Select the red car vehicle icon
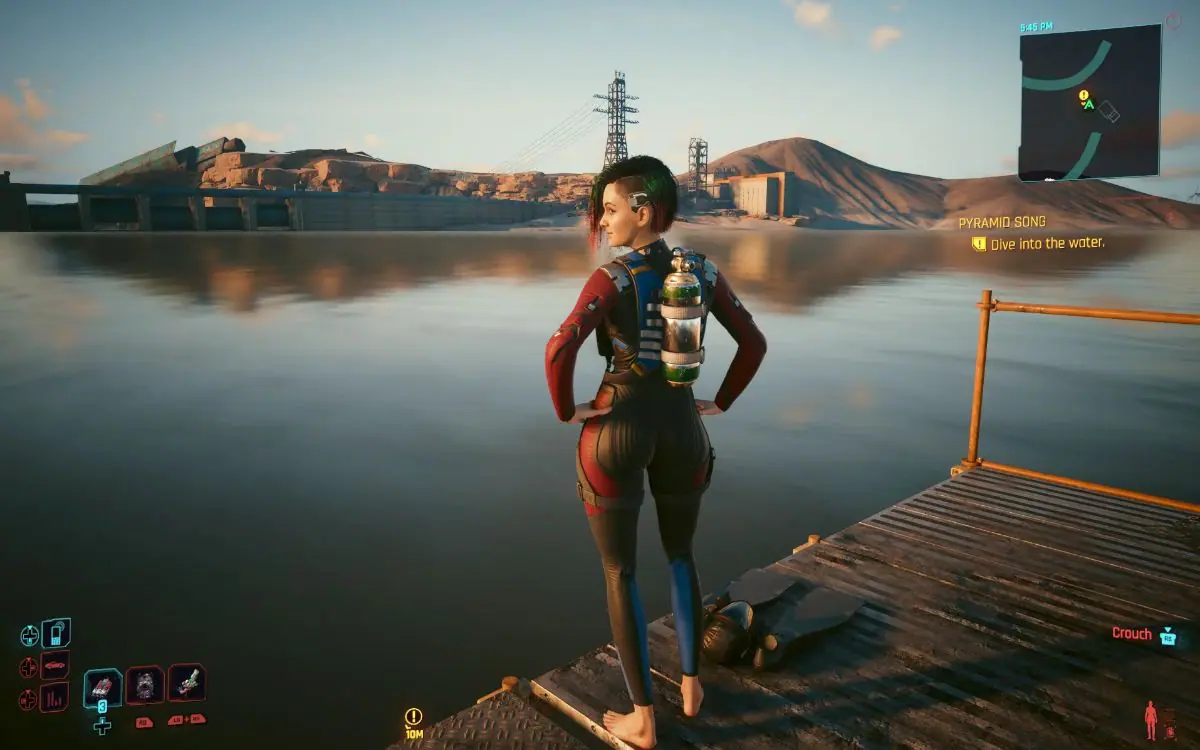 [x=55, y=665]
